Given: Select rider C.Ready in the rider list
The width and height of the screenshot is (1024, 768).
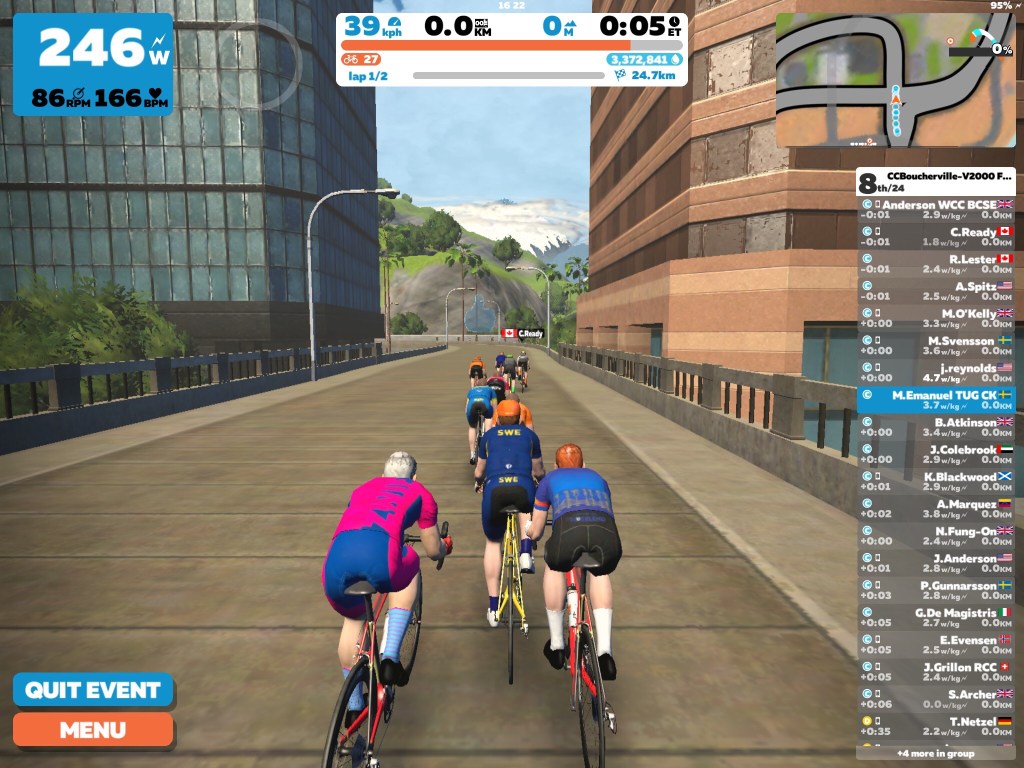Looking at the screenshot, I should tap(936, 236).
